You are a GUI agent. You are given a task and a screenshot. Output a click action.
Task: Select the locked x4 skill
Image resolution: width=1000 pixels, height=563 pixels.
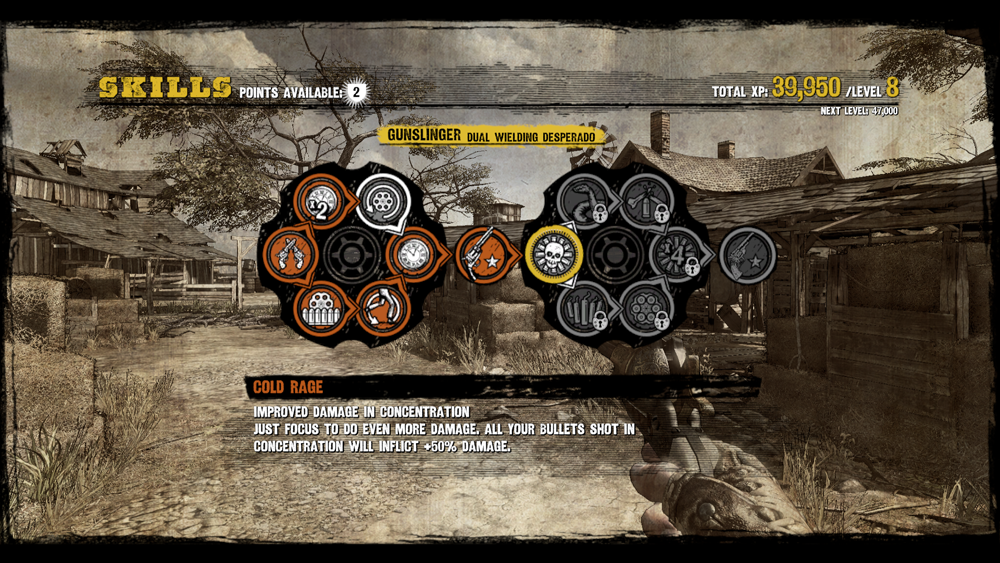673,254
